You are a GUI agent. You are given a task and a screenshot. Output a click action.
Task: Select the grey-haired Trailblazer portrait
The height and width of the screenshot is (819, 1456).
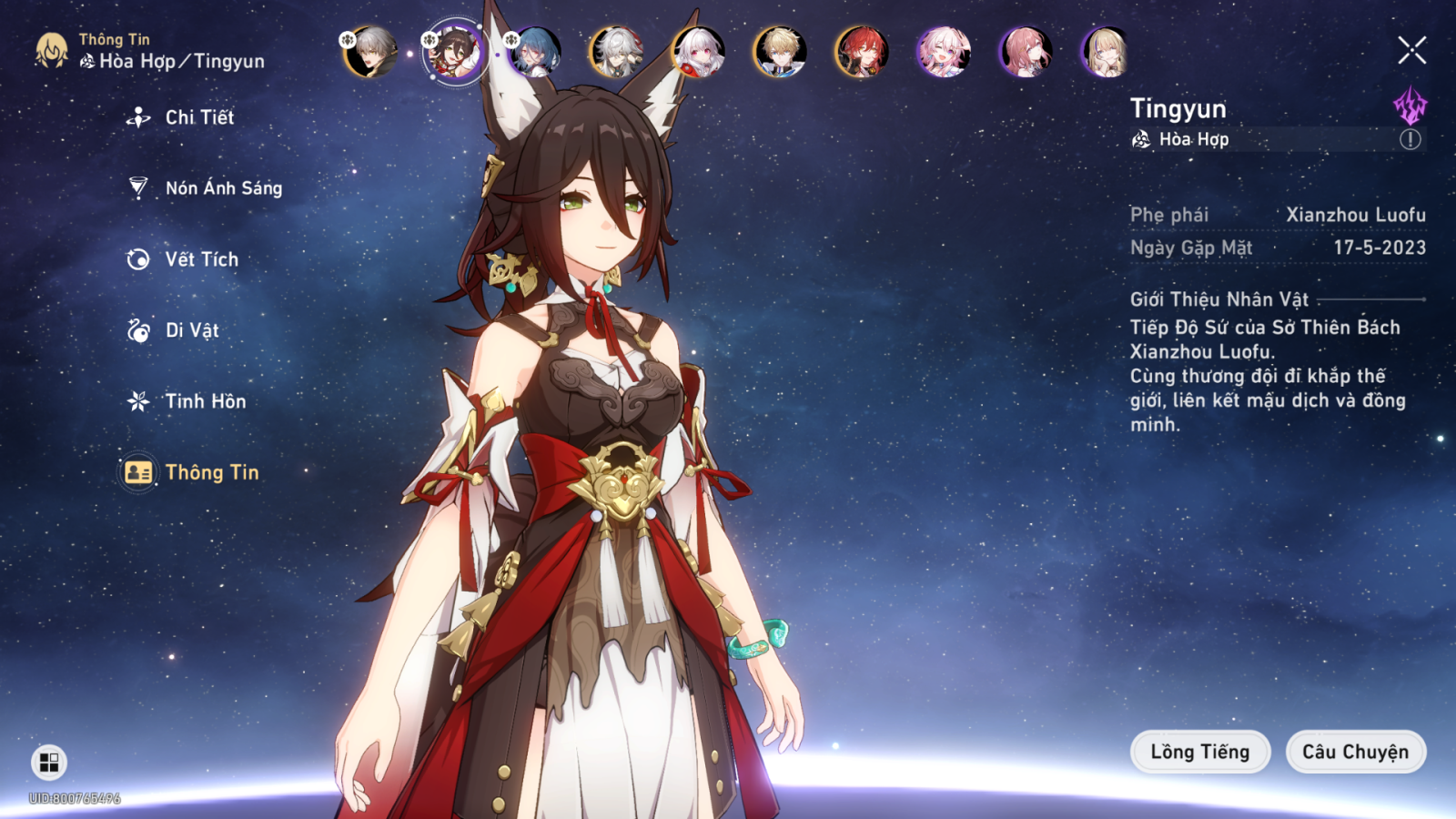pos(370,52)
